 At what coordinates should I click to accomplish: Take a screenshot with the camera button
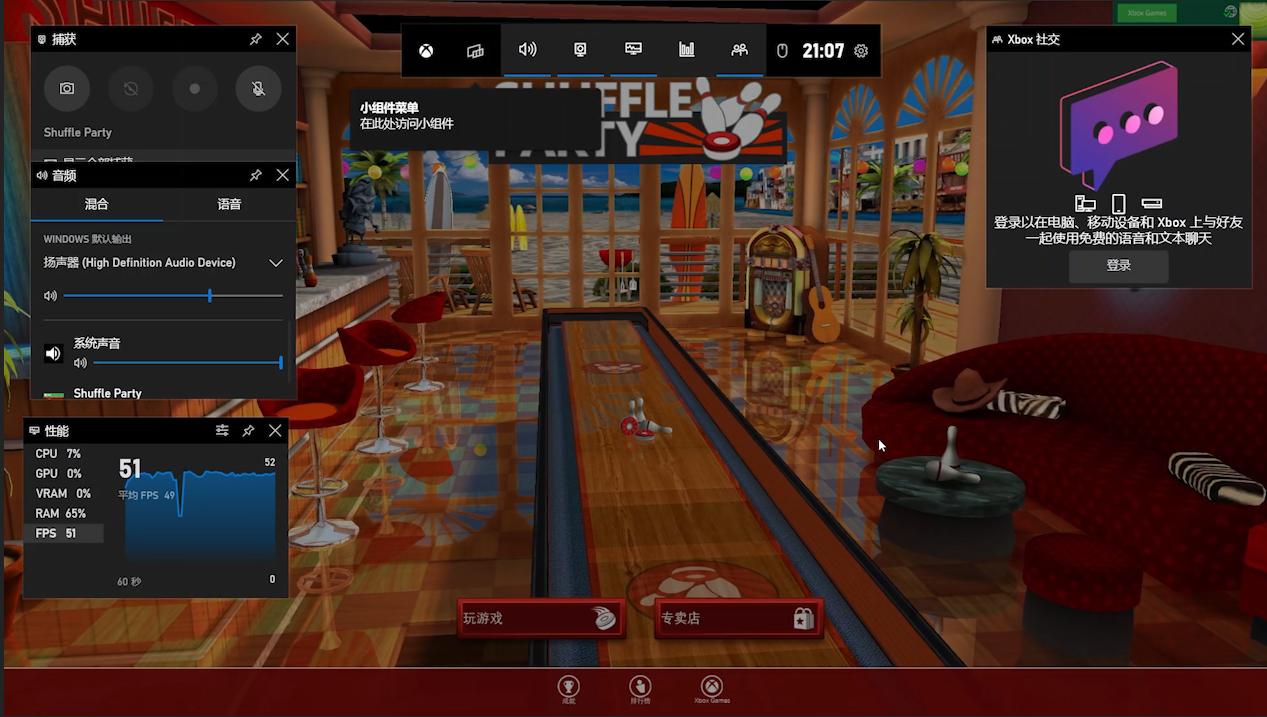[67, 89]
